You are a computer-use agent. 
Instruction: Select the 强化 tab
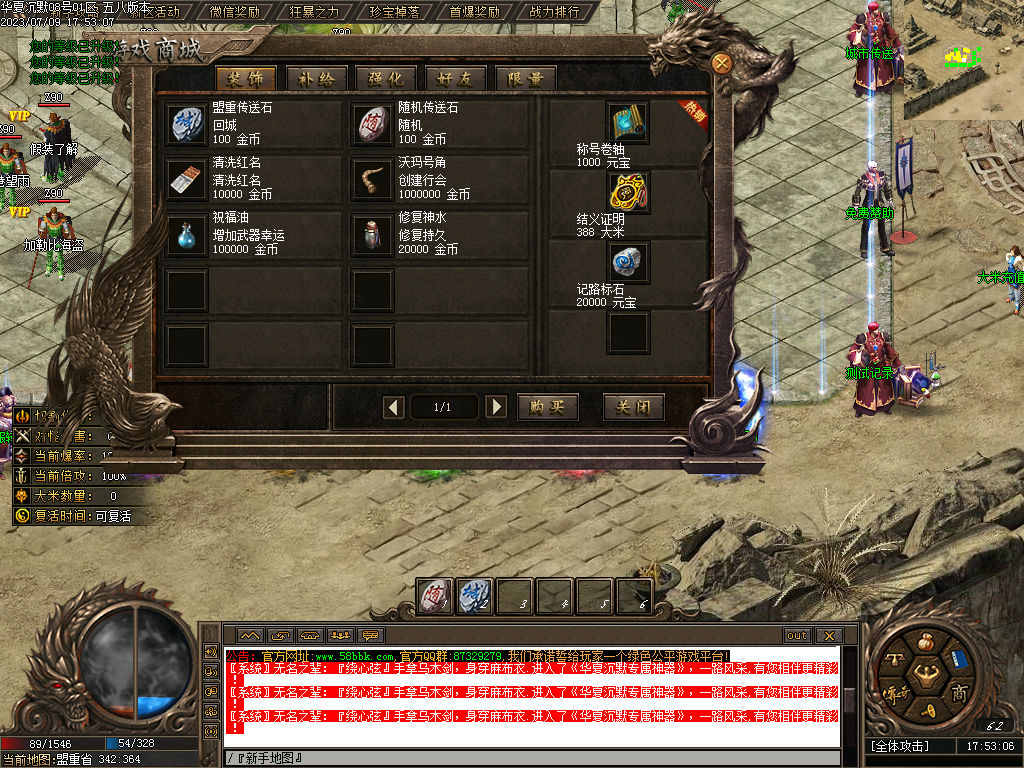tap(386, 79)
